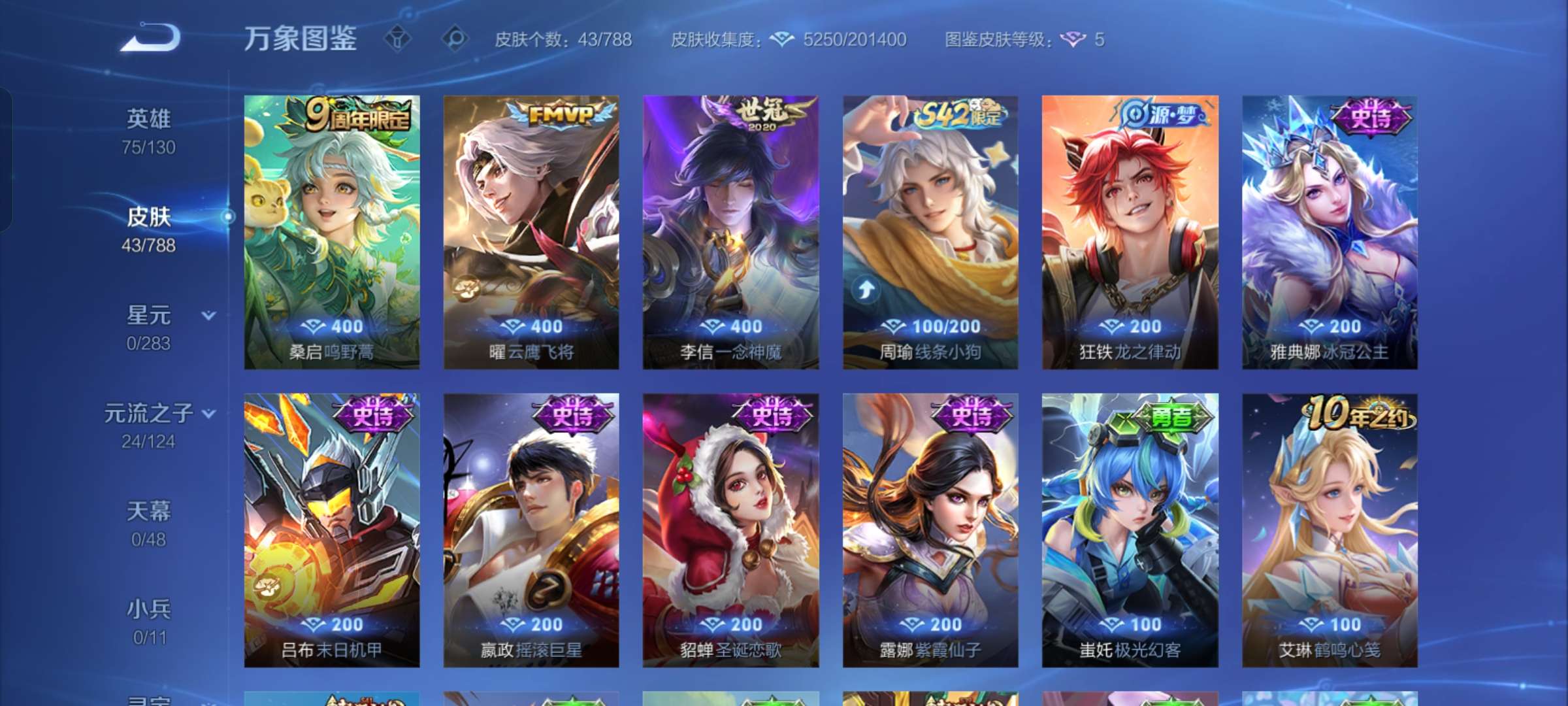This screenshot has width=1568, height=706.
Task: Switch to the 英雄 sidebar tab
Action: (x=149, y=118)
